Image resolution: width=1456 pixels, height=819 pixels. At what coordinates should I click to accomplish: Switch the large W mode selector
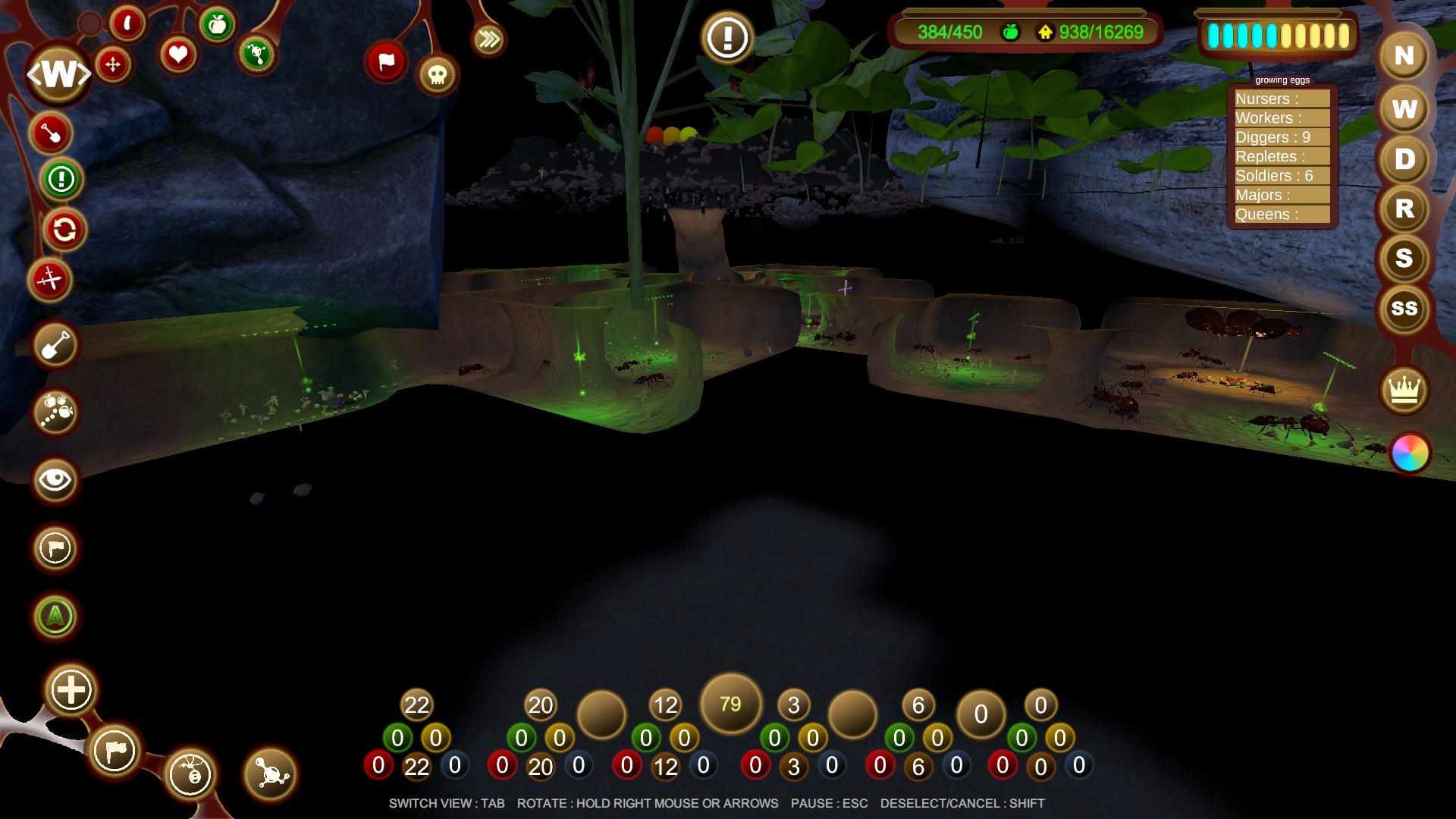(58, 74)
